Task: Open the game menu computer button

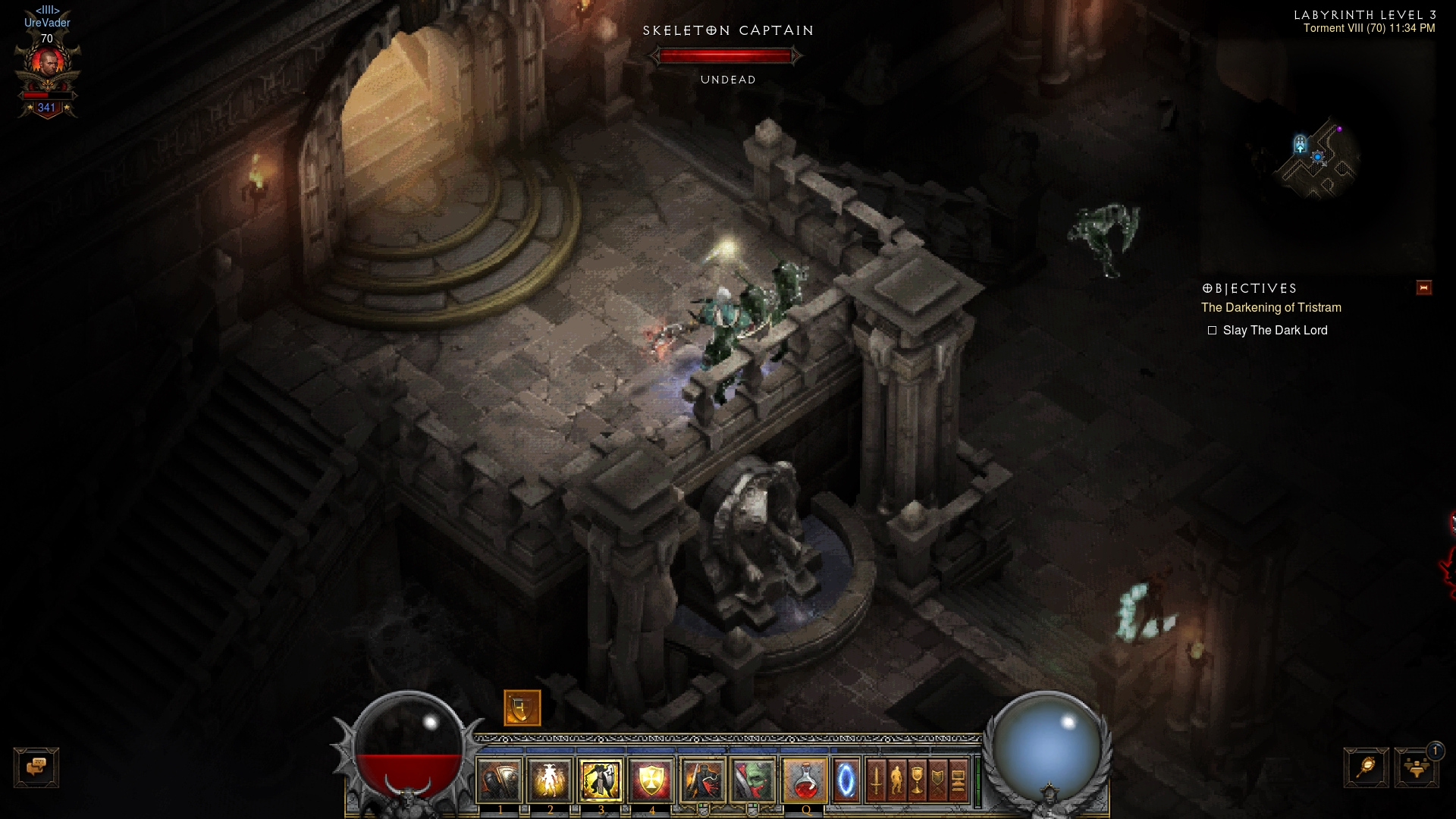Action: pos(958,780)
